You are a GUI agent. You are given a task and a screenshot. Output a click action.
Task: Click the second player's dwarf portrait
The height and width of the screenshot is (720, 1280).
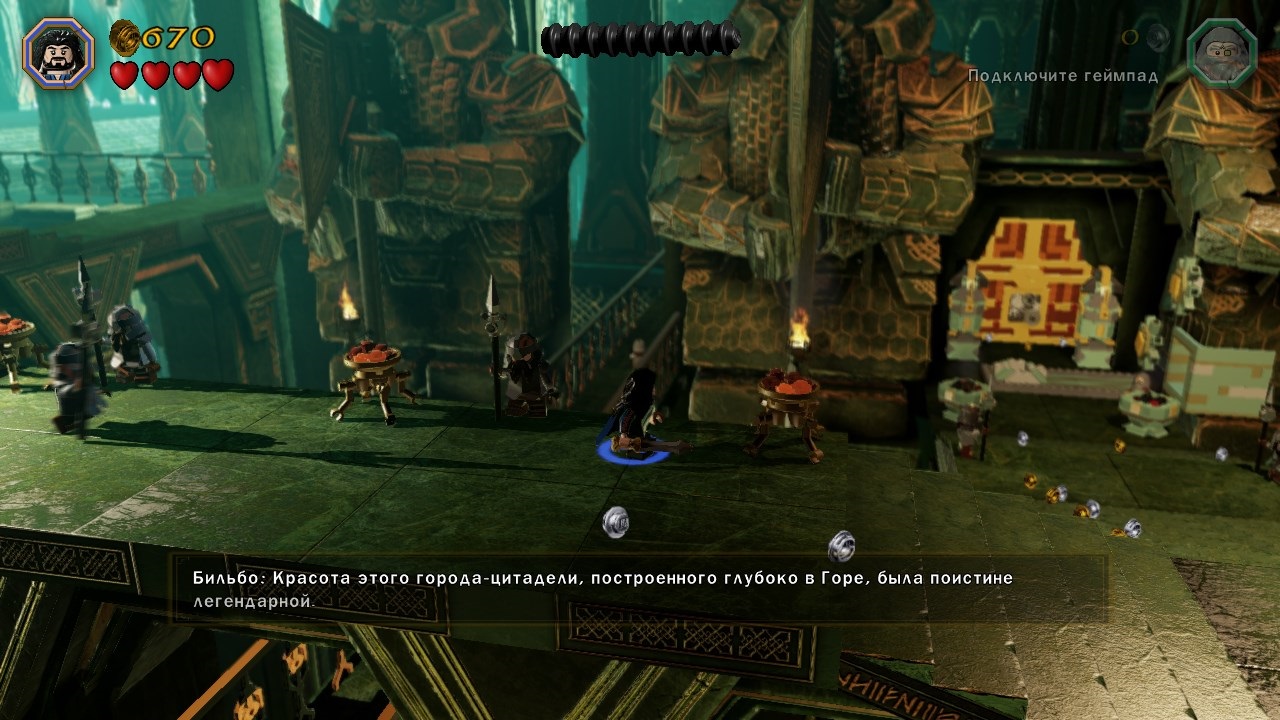click(1221, 54)
